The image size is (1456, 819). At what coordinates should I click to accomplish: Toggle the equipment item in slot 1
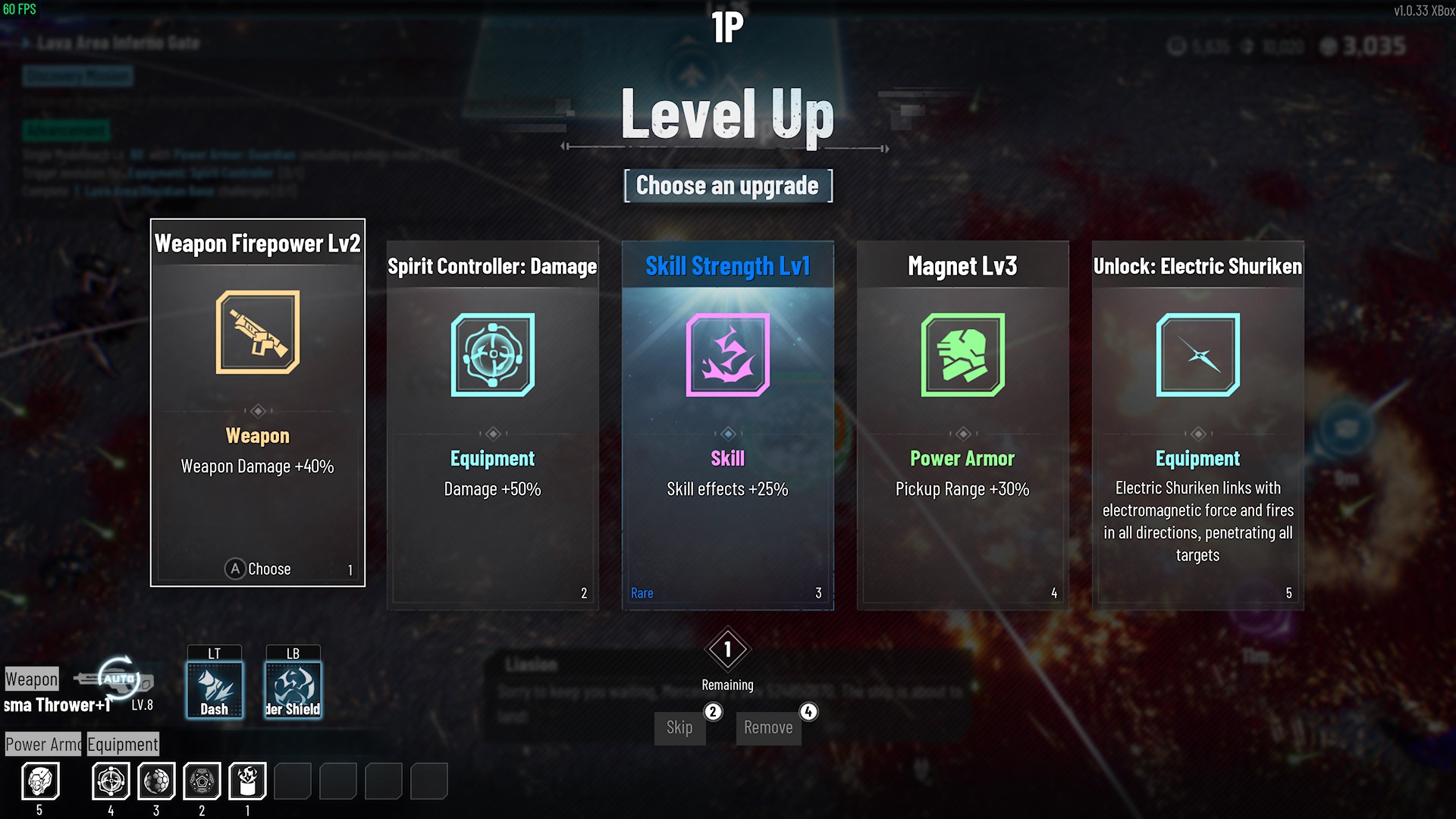click(246, 781)
